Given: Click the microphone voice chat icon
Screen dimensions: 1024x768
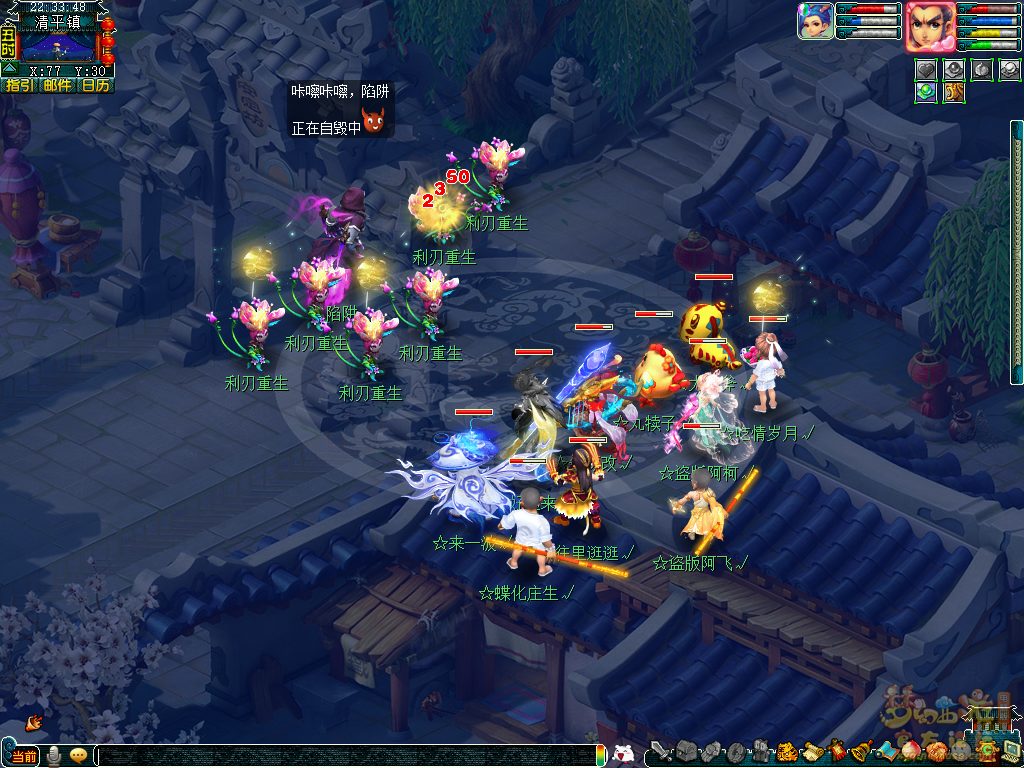Looking at the screenshot, I should pos(53,756).
